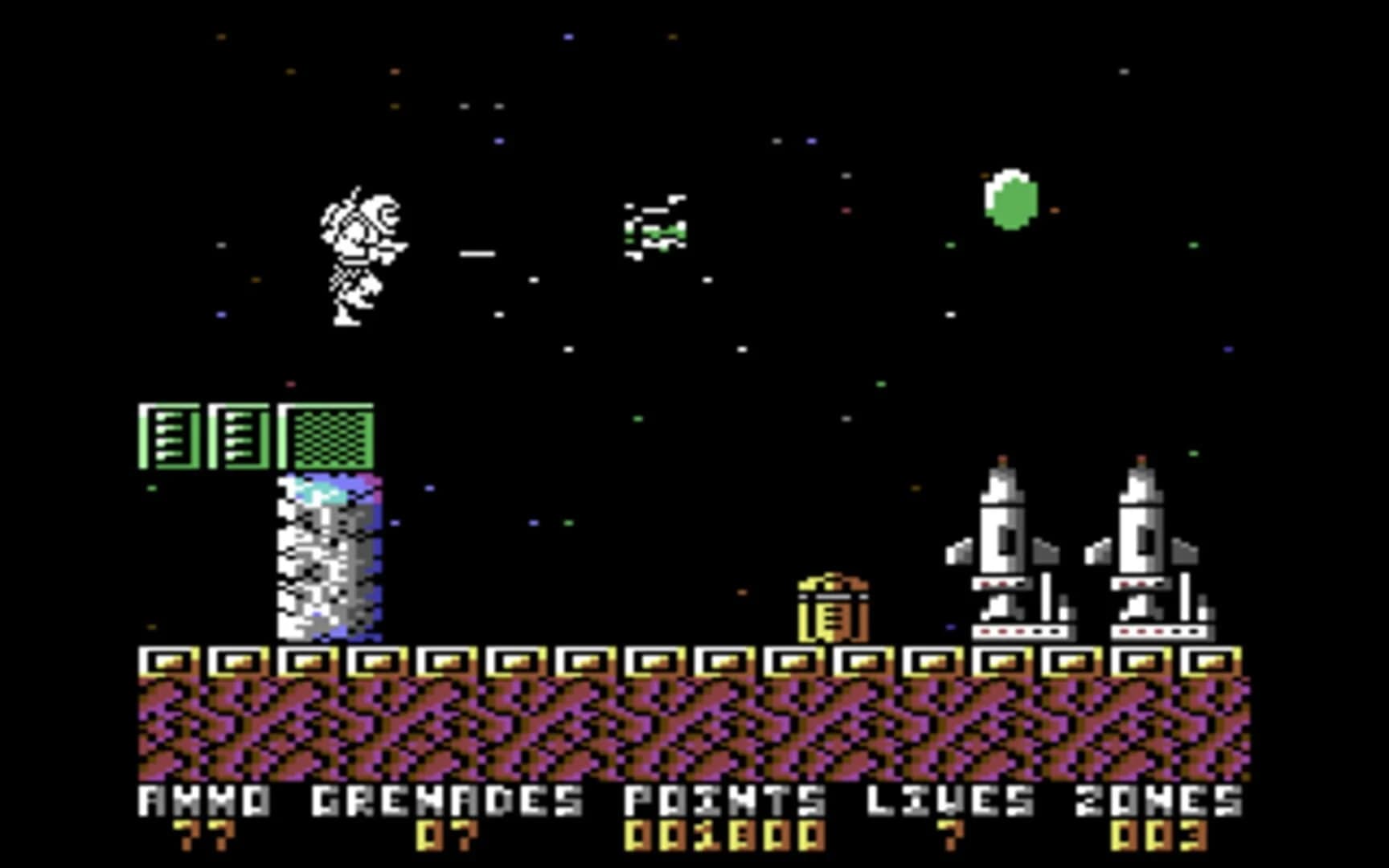Click the white laser beam trail
Viewport: 1389px width, 868px height.
477,252
